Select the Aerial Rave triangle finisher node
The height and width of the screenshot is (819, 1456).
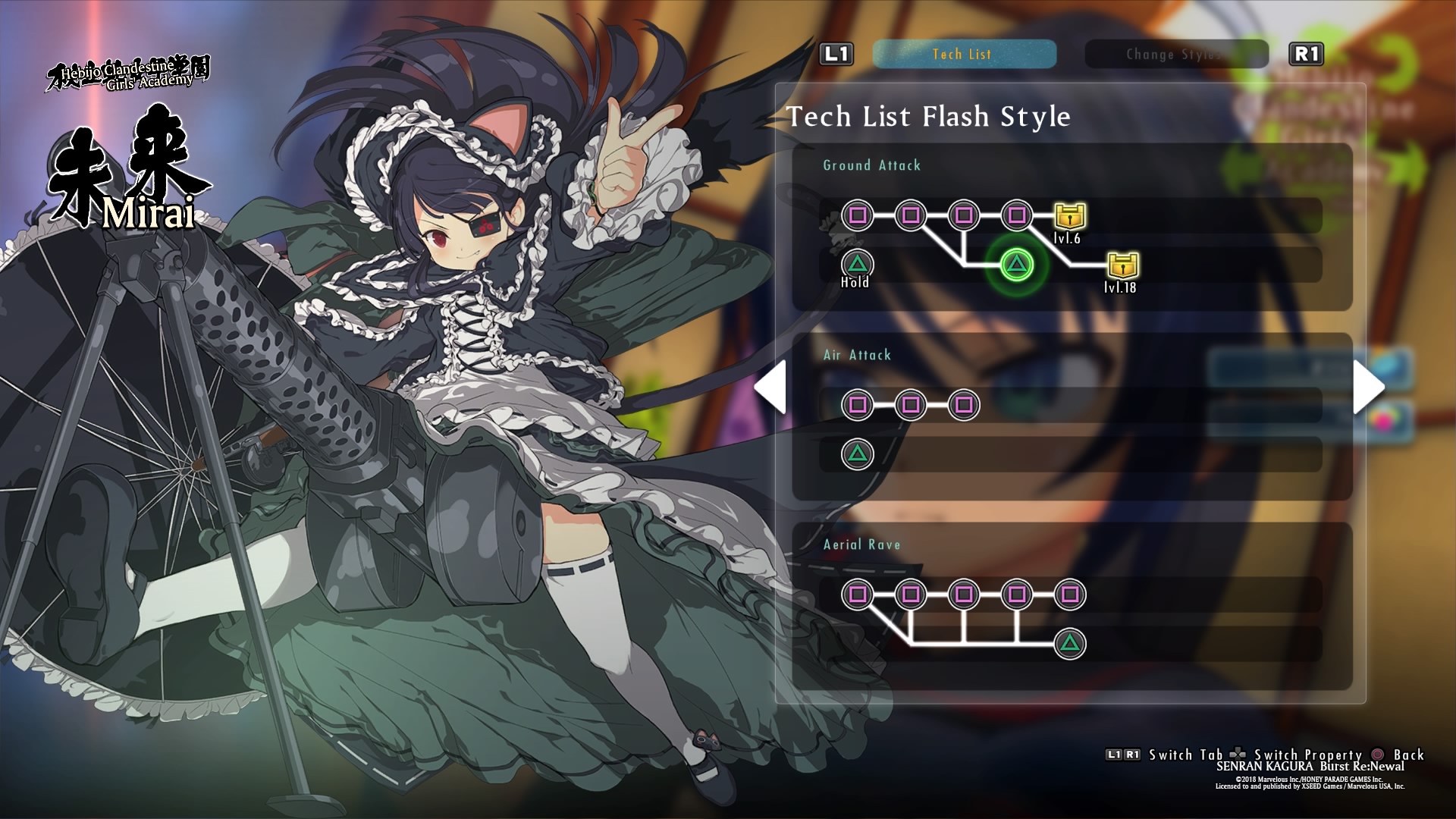click(1070, 644)
